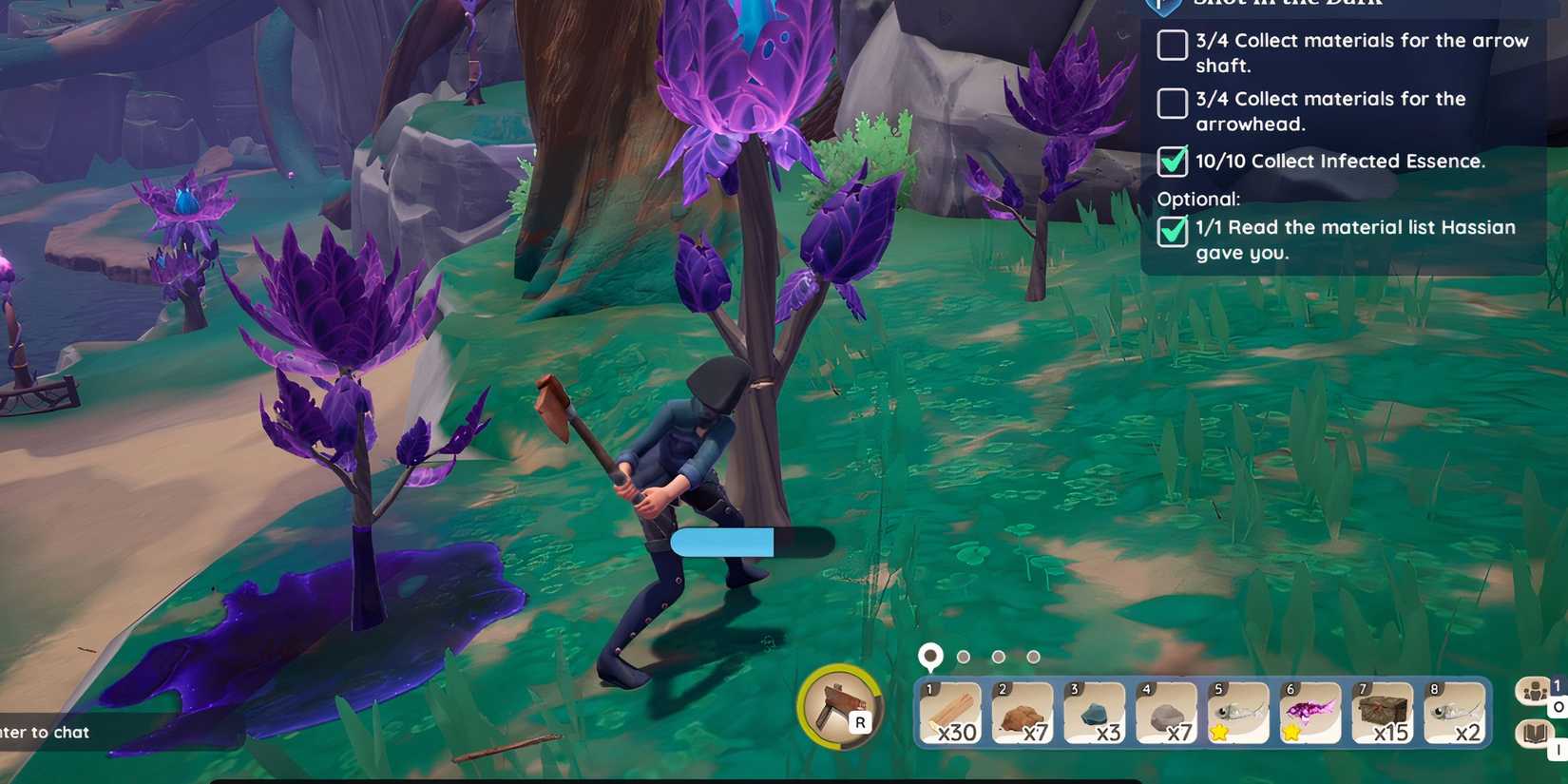This screenshot has width=1568, height=784.
Task: Switch to the second hotbar page dot
Action: click(x=965, y=656)
